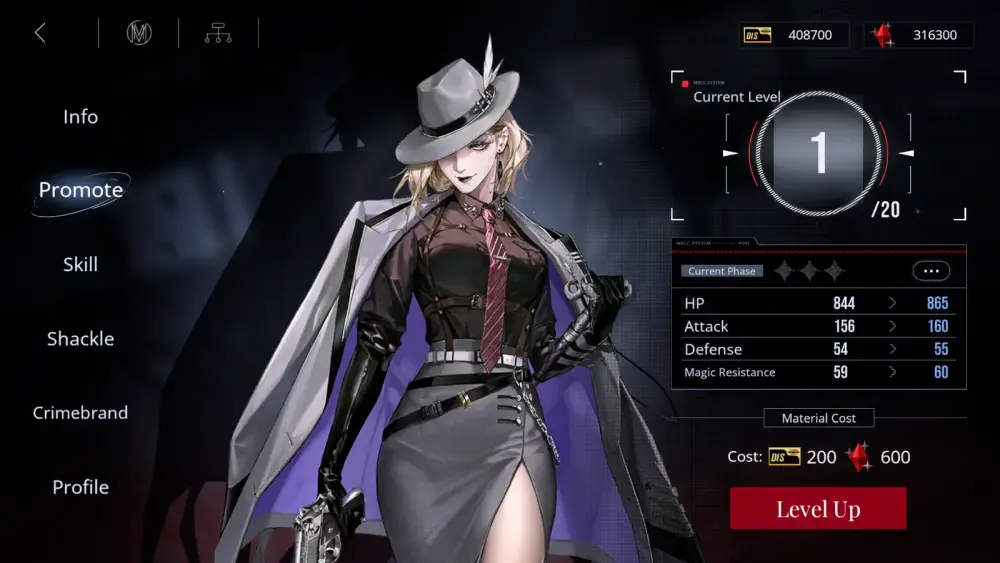The image size is (1000, 563).
Task: Show the character Profile tab
Action: (x=80, y=487)
